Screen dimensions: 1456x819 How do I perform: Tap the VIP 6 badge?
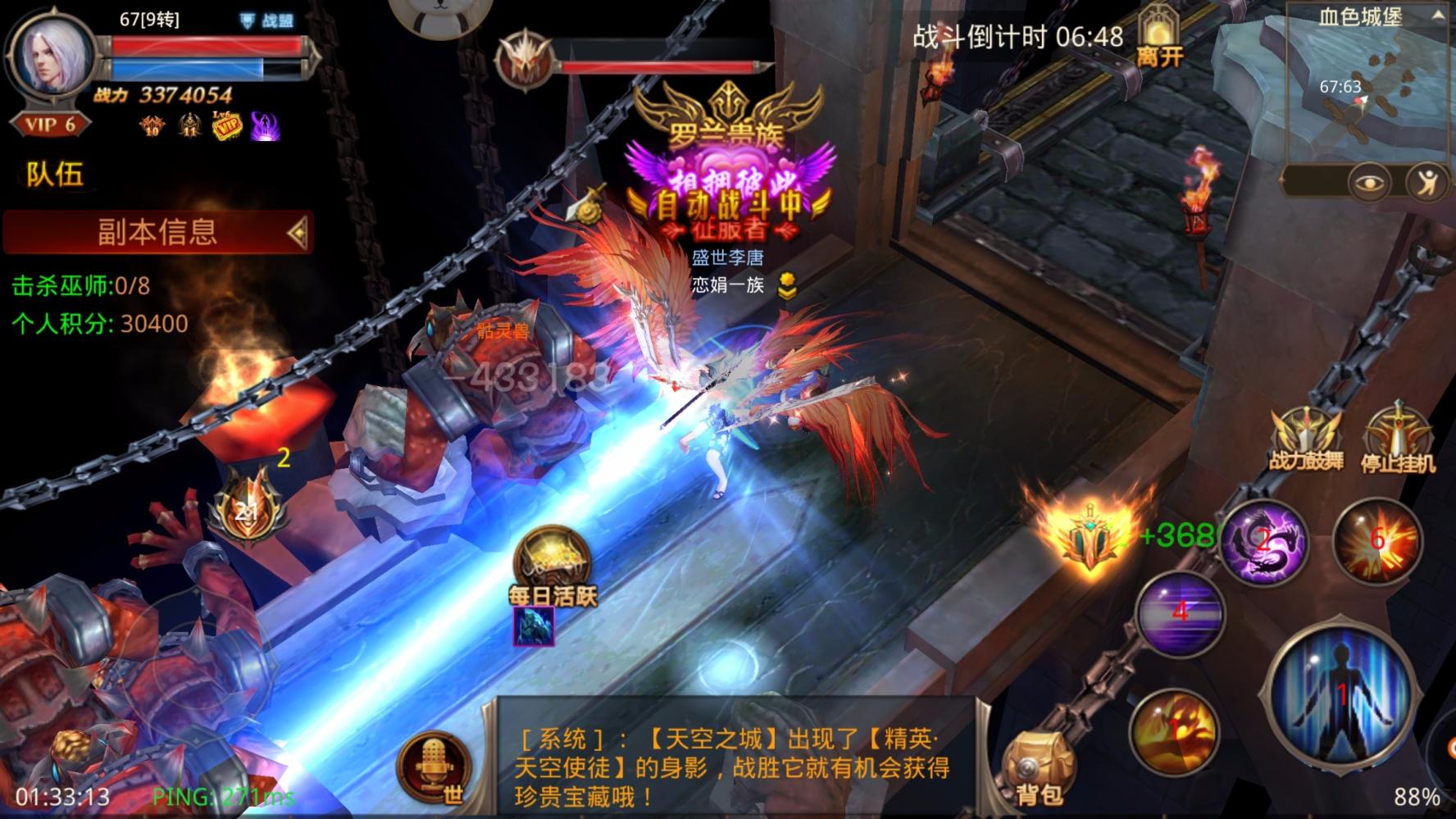pos(51,125)
